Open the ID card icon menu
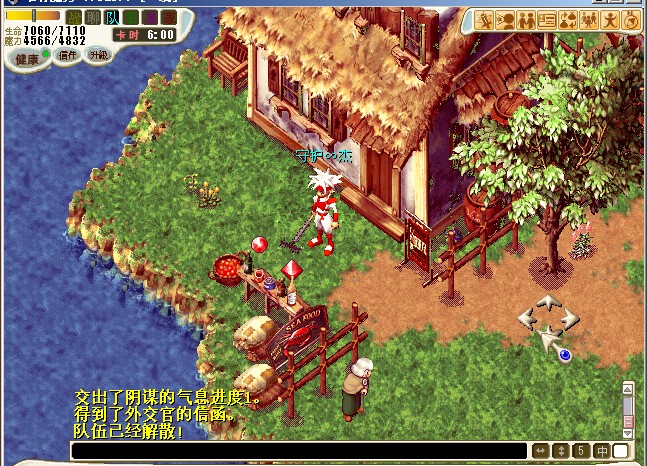 pyautogui.click(x=546, y=20)
